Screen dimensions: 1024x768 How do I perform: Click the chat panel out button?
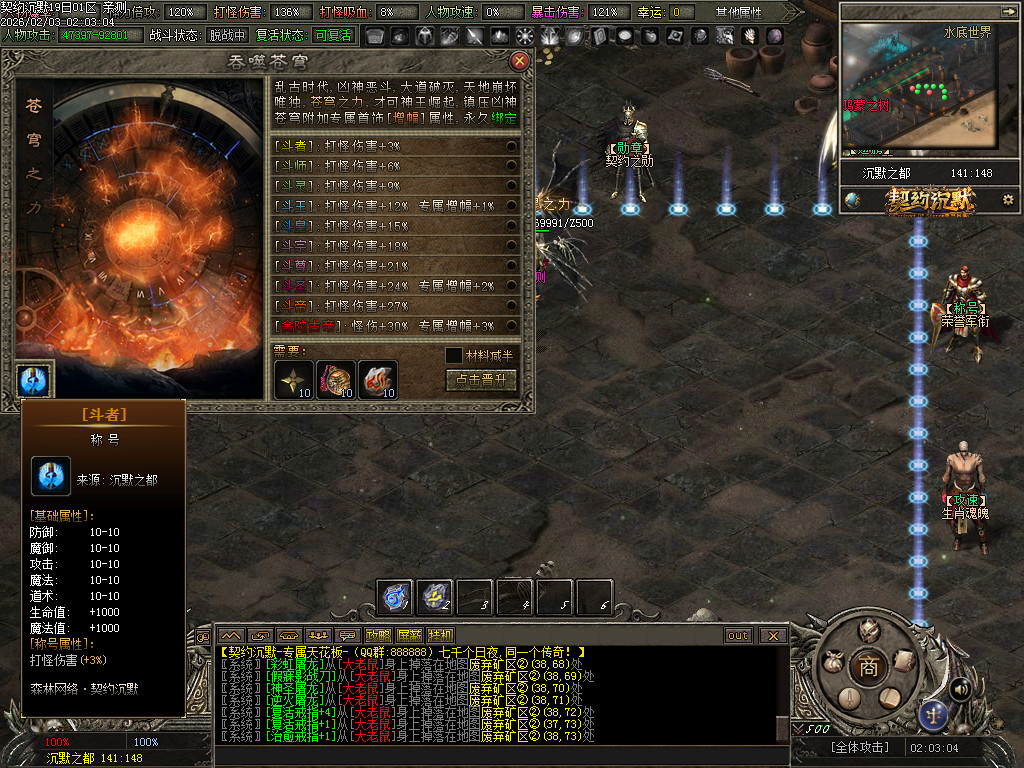[738, 635]
